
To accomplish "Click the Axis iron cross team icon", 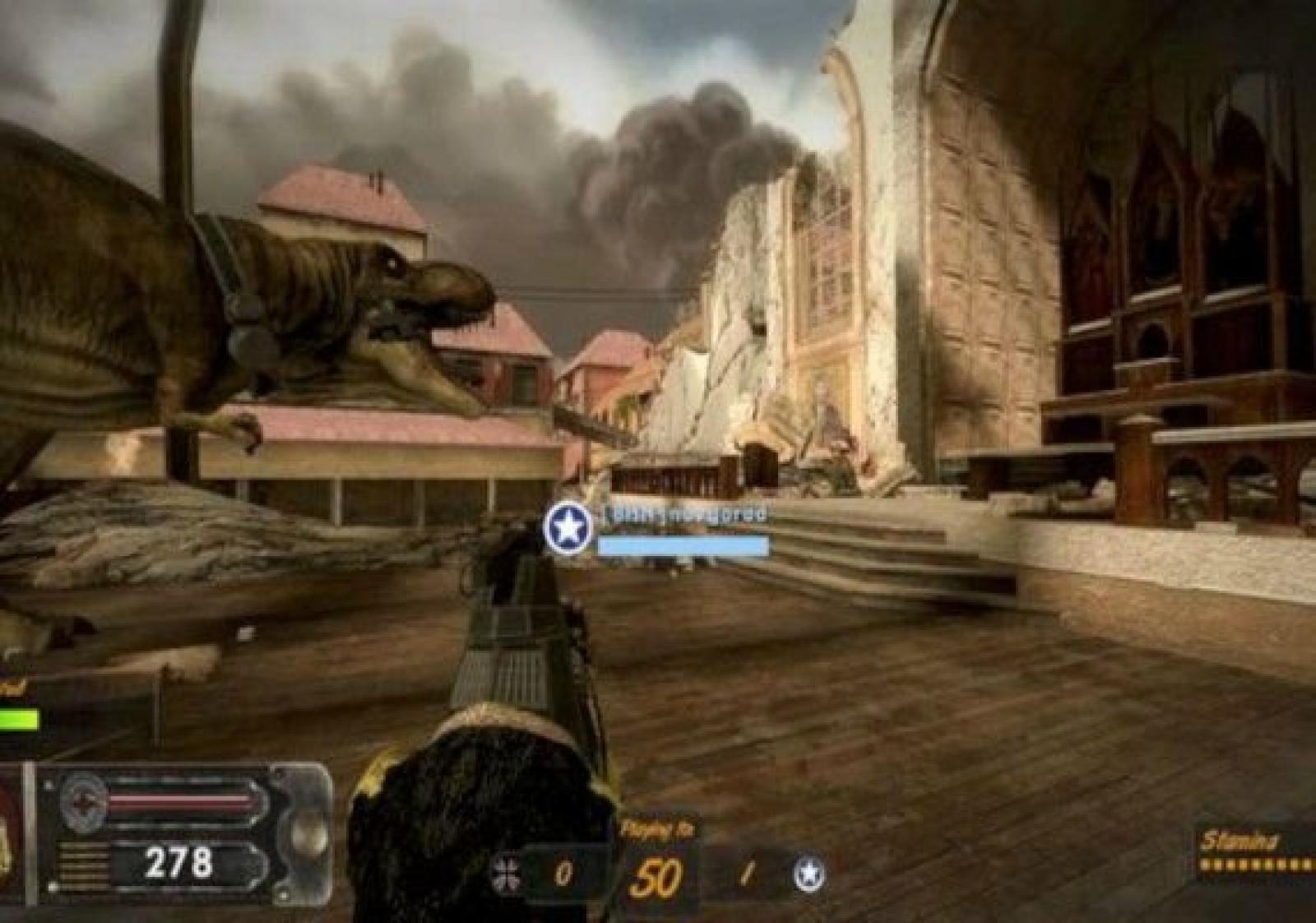I will click(x=504, y=874).
